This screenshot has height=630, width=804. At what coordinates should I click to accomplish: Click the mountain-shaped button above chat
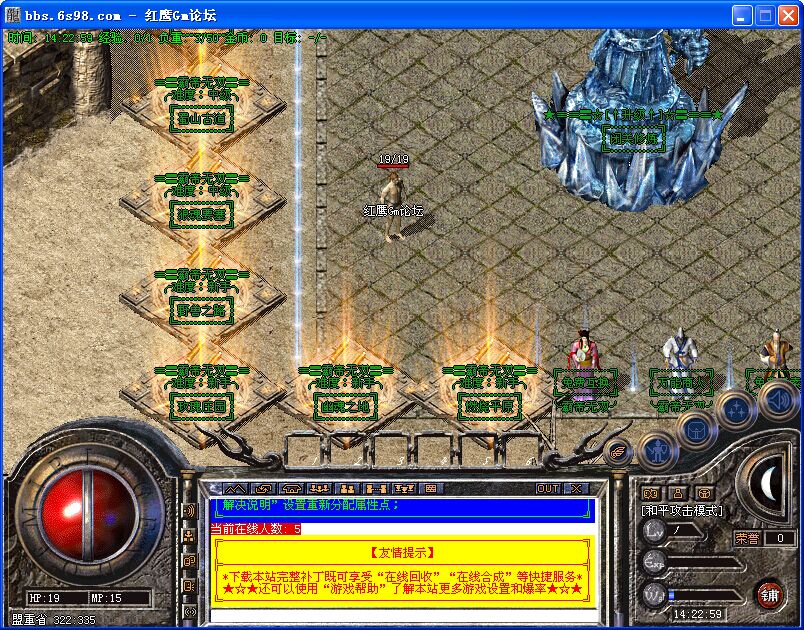(234, 489)
